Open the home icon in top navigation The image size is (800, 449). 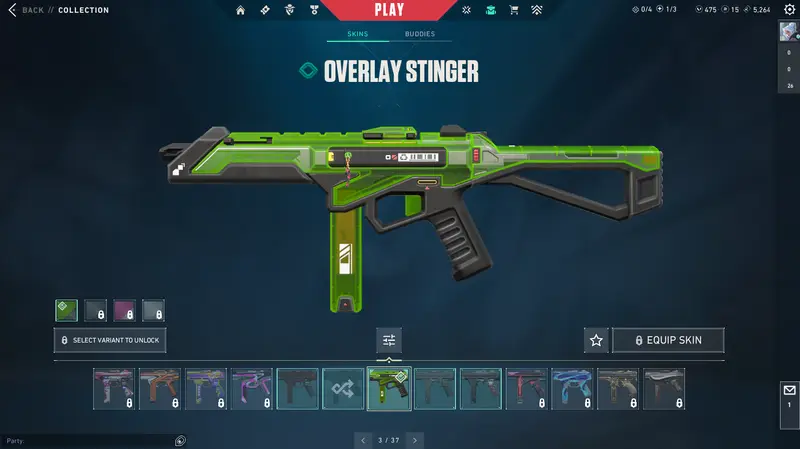pos(240,10)
